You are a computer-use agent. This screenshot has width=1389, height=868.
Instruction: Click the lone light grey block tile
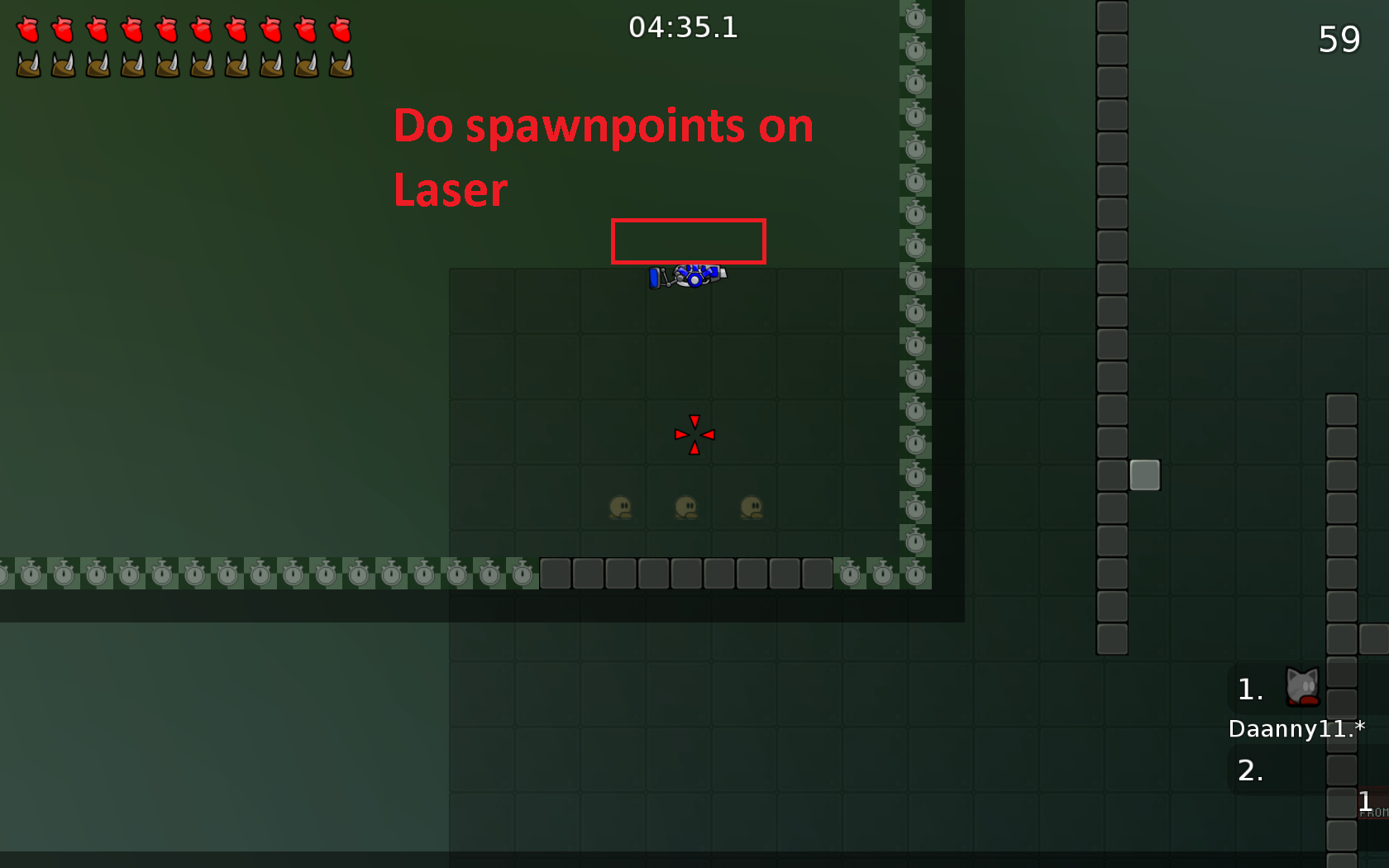[x=1145, y=476]
